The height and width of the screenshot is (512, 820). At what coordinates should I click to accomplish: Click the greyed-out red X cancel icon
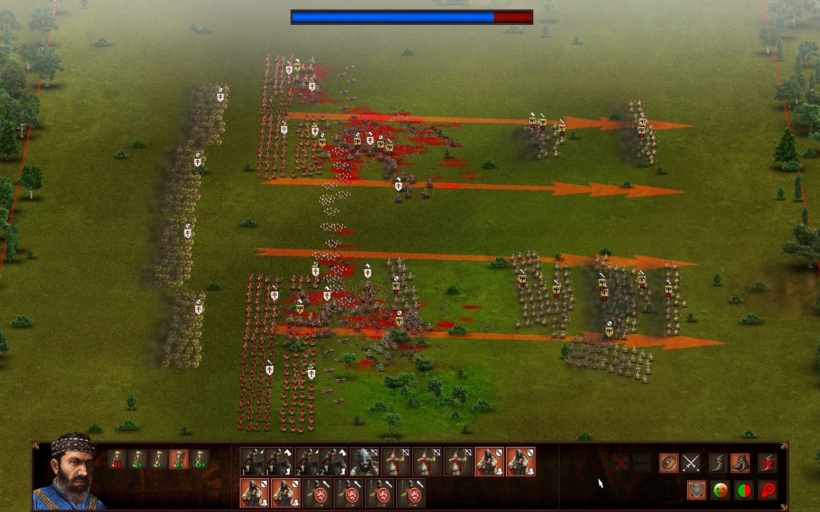(621, 463)
